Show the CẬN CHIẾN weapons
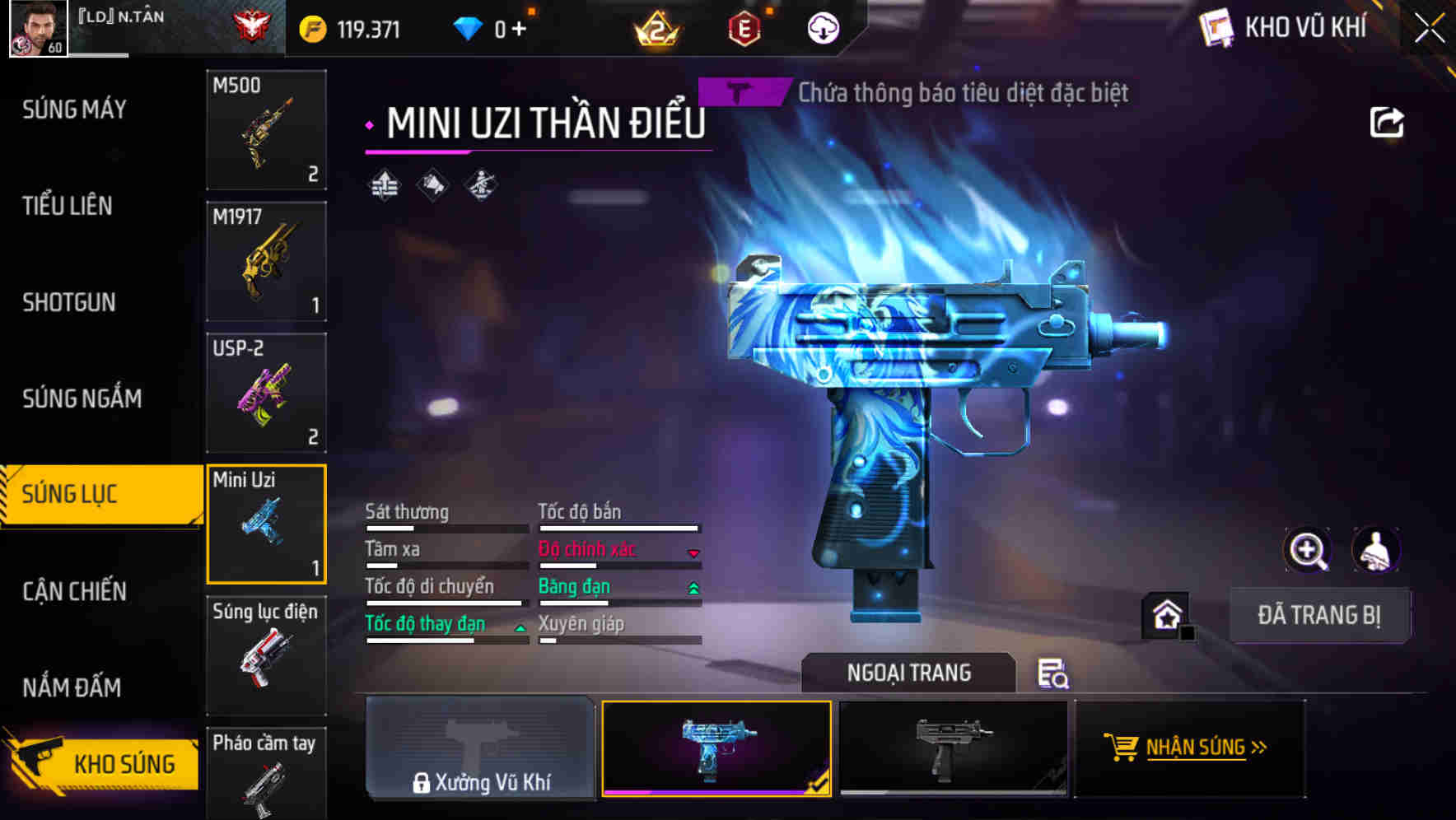Viewport: 1456px width, 820px height. 74,591
